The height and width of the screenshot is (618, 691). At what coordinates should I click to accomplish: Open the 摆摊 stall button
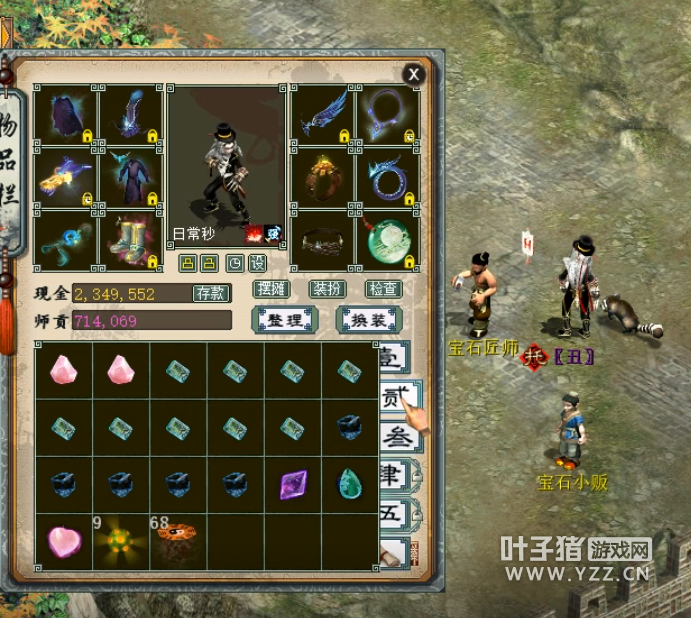click(x=272, y=289)
